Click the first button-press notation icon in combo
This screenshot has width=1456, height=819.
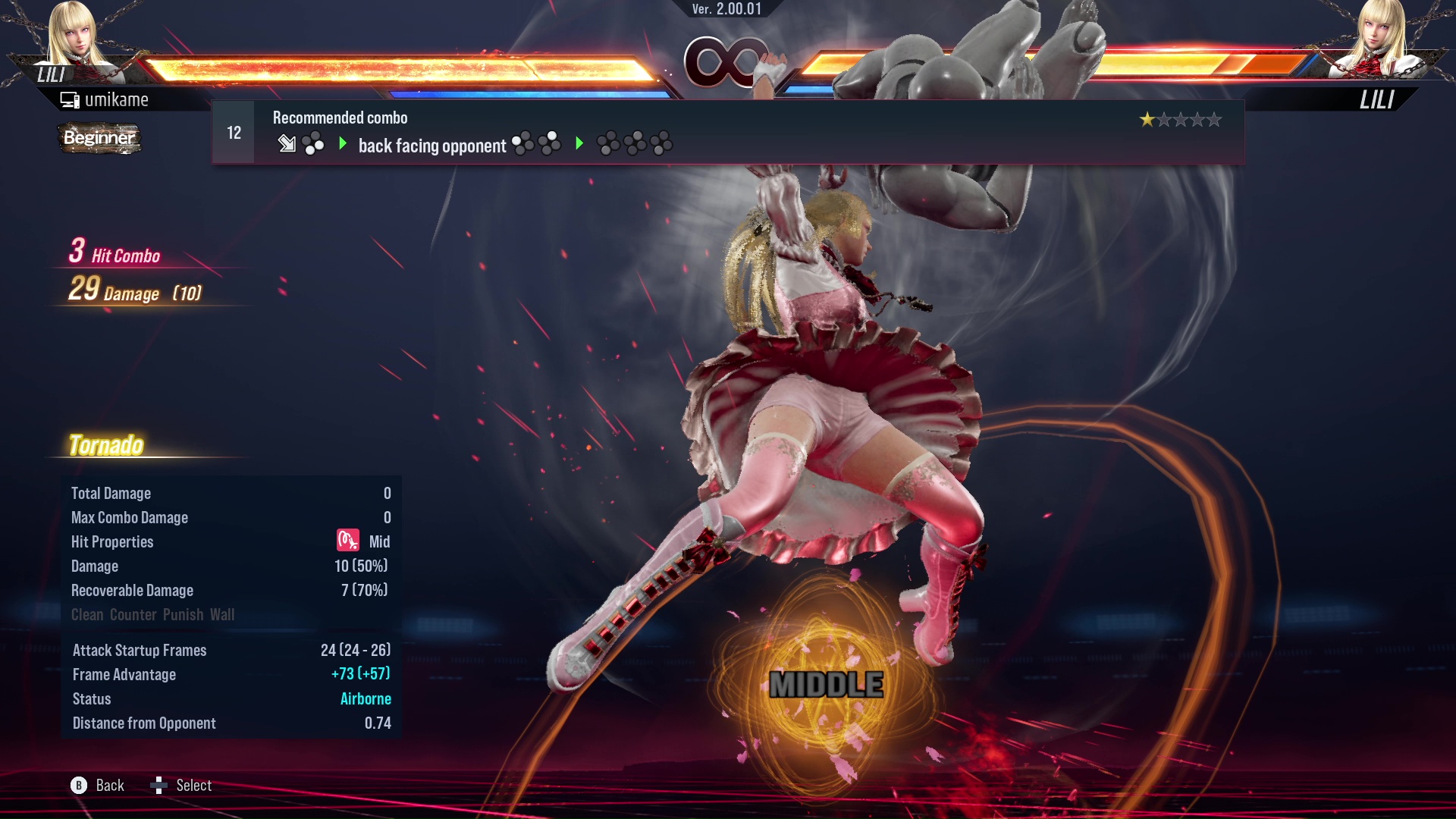click(x=312, y=144)
